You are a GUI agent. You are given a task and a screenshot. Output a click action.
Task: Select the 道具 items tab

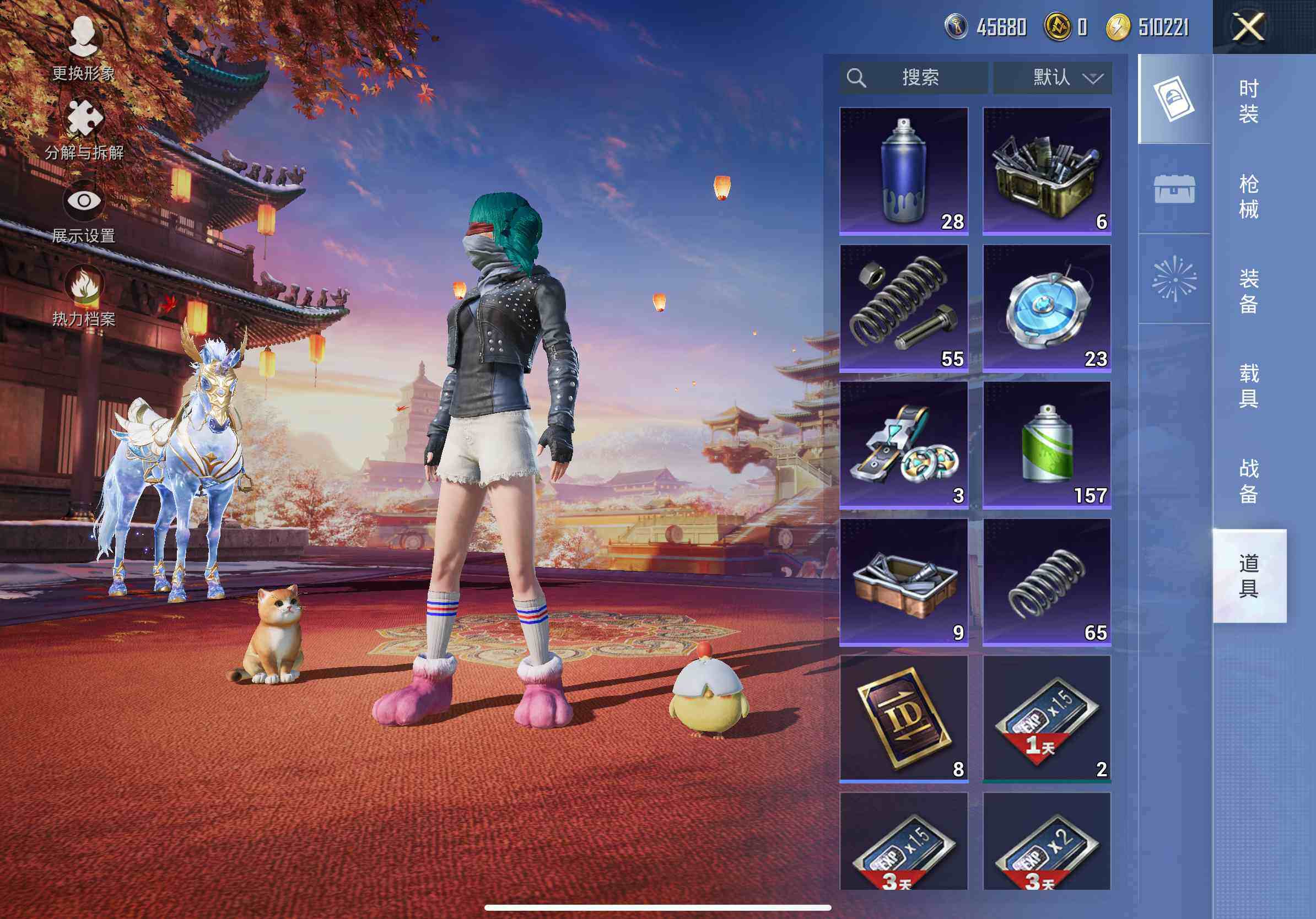pos(1249,576)
